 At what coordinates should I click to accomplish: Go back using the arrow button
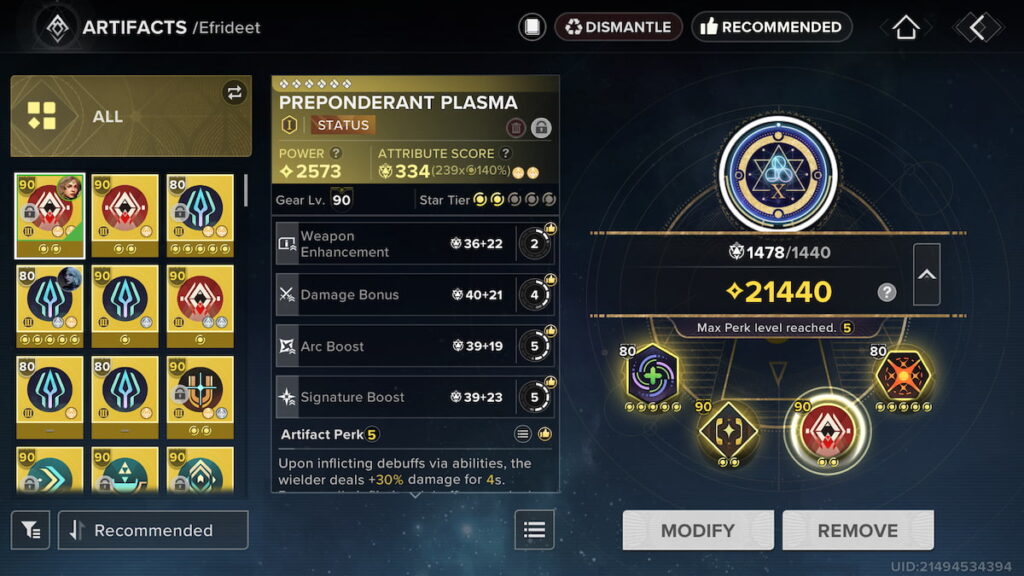977,28
